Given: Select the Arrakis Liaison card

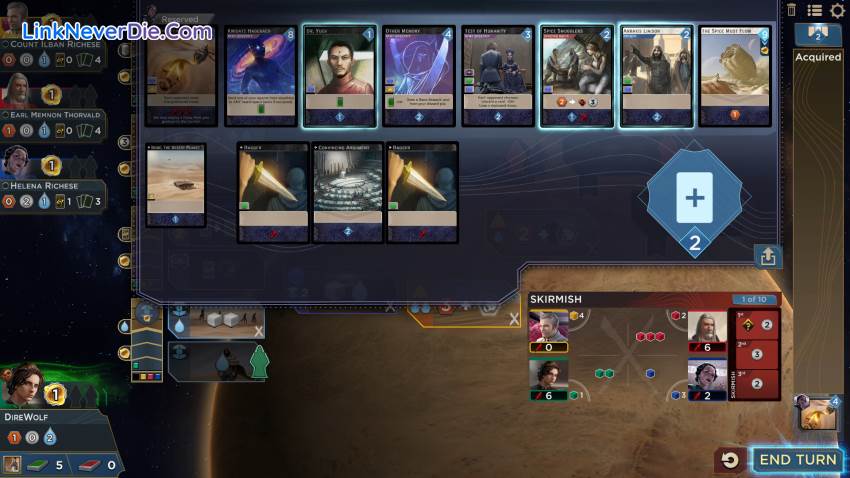Looking at the screenshot, I should (656, 77).
